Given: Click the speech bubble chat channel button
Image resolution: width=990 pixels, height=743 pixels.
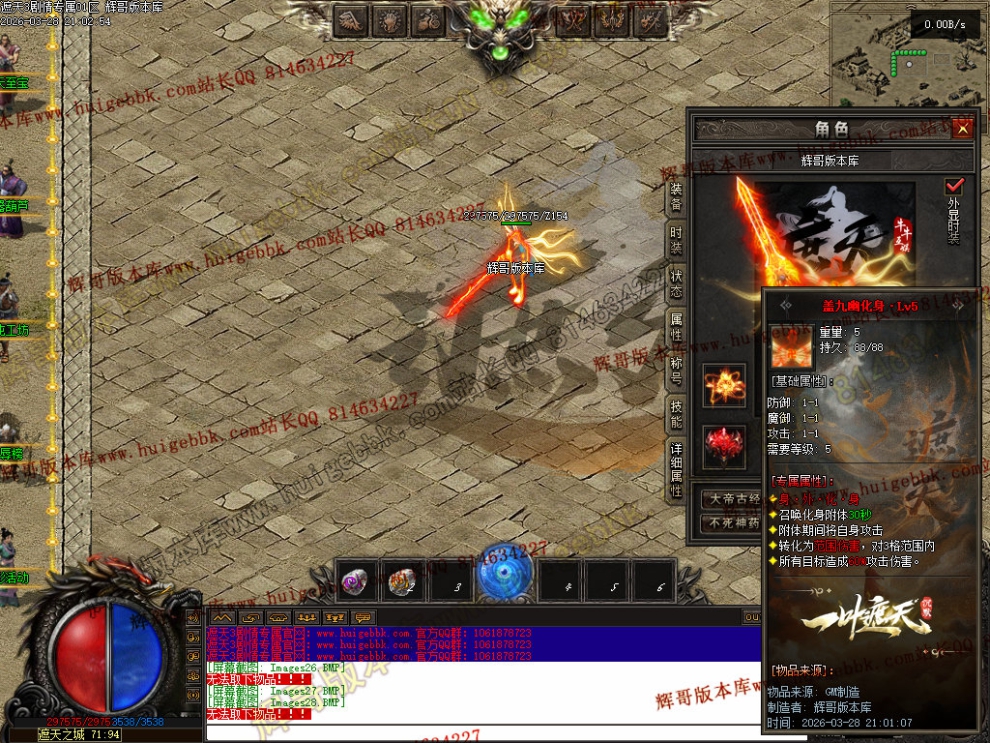Looking at the screenshot, I should 363,617.
